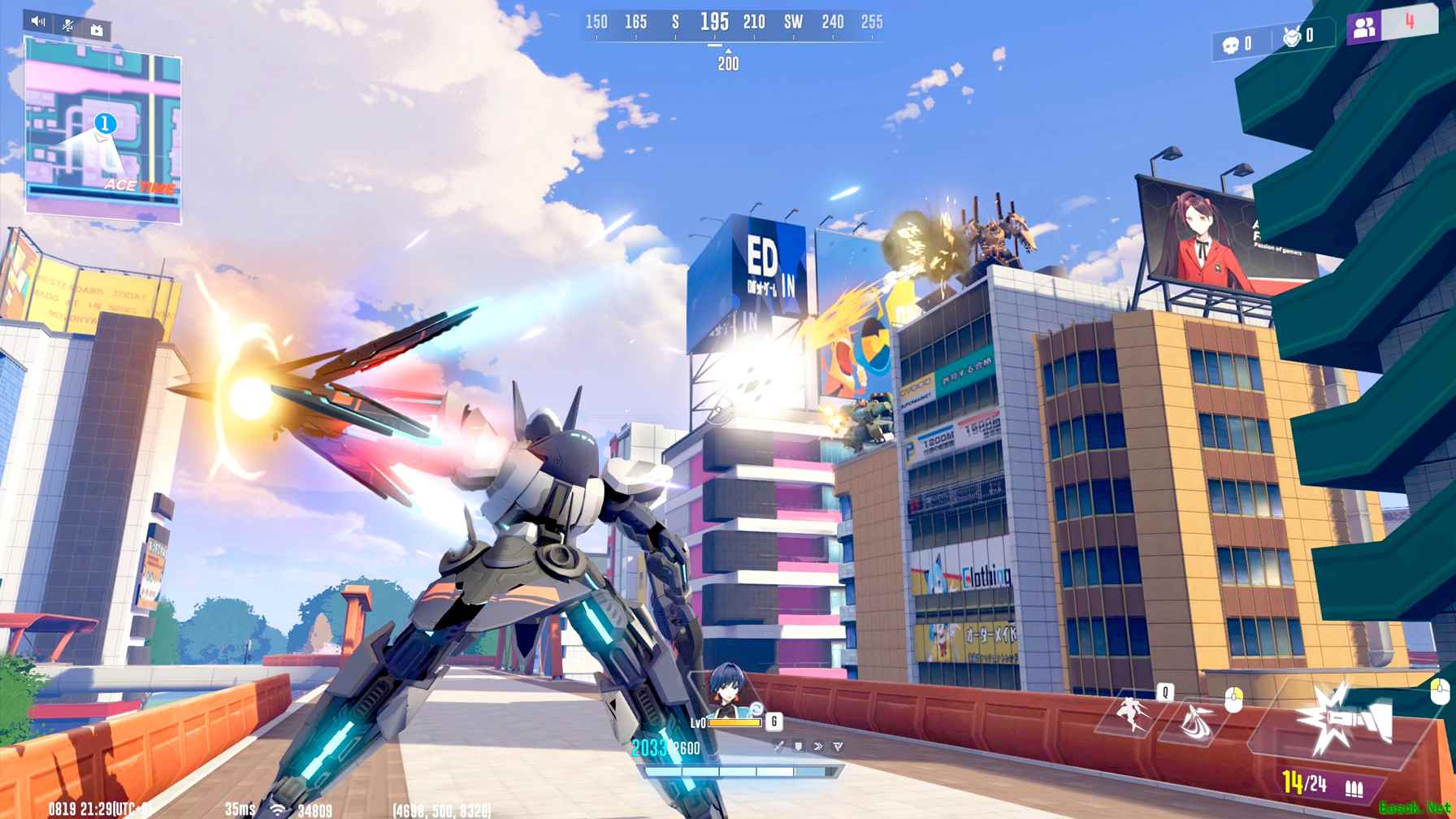Image resolution: width=1456 pixels, height=819 pixels.
Task: Click the circular swap arrow by the portrait
Action: (x=757, y=709)
